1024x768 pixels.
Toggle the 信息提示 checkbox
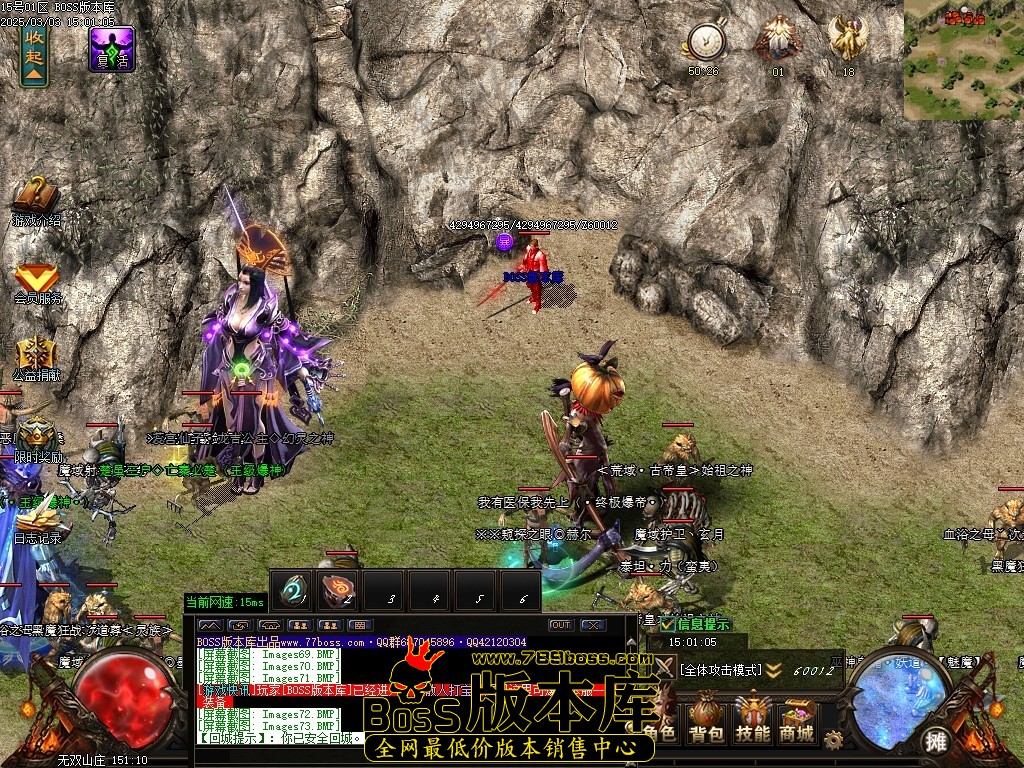pyautogui.click(x=669, y=625)
